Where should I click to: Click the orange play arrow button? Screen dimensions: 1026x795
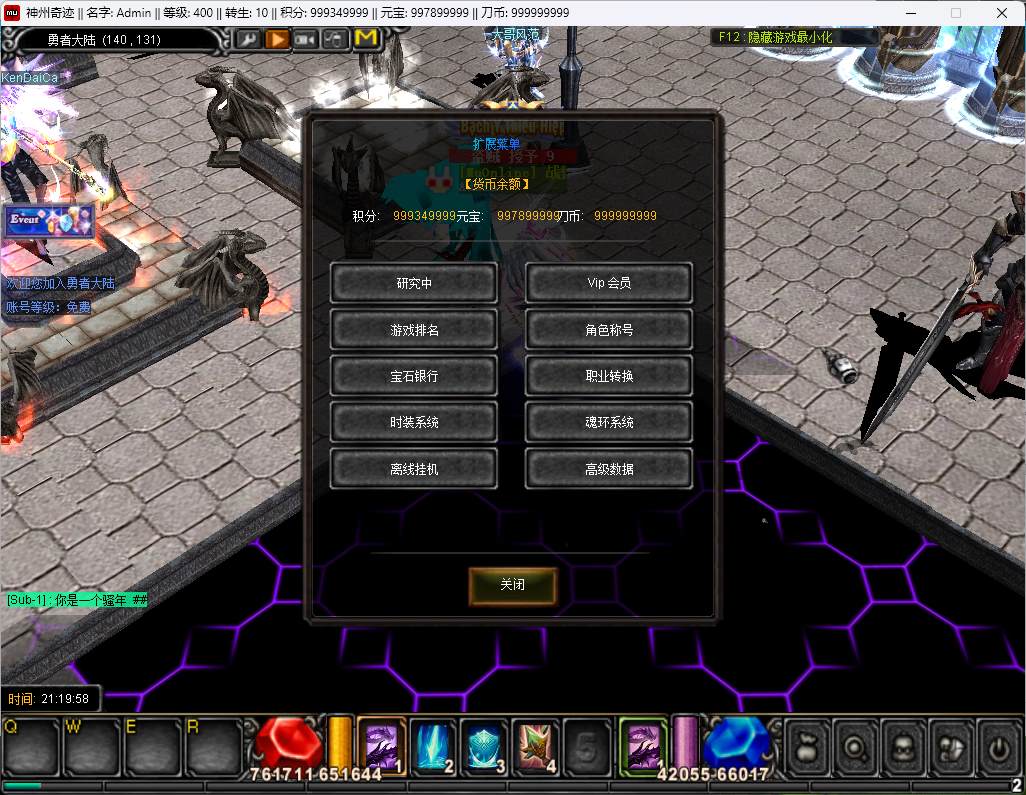coord(277,39)
